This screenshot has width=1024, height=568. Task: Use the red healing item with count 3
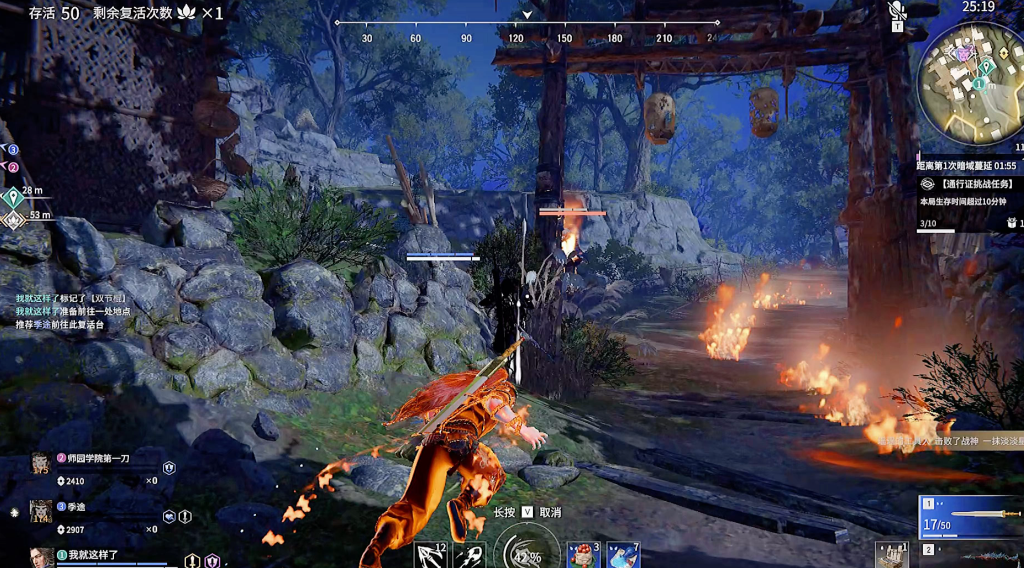(x=581, y=555)
